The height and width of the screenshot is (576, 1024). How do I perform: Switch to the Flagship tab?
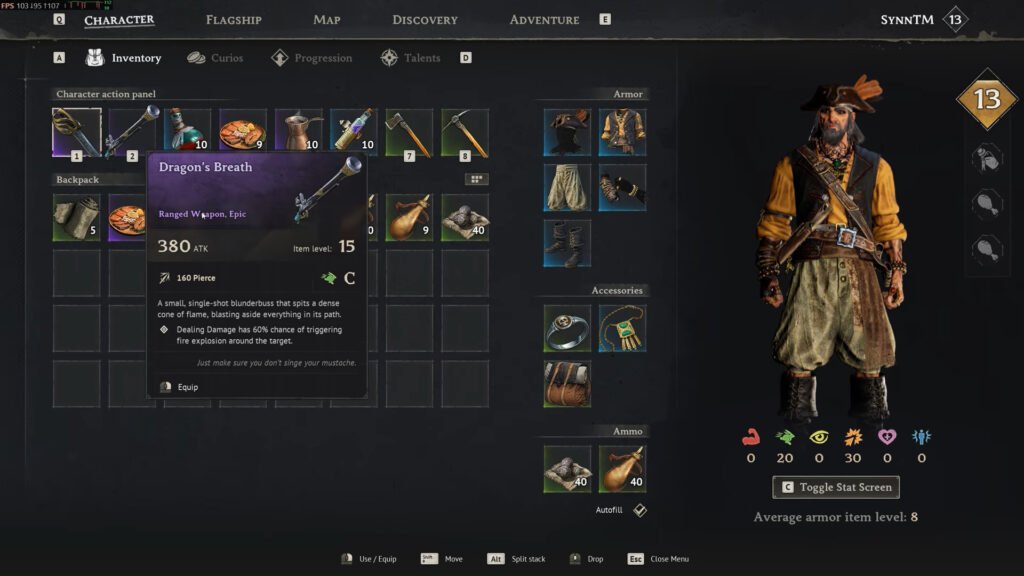tap(233, 20)
